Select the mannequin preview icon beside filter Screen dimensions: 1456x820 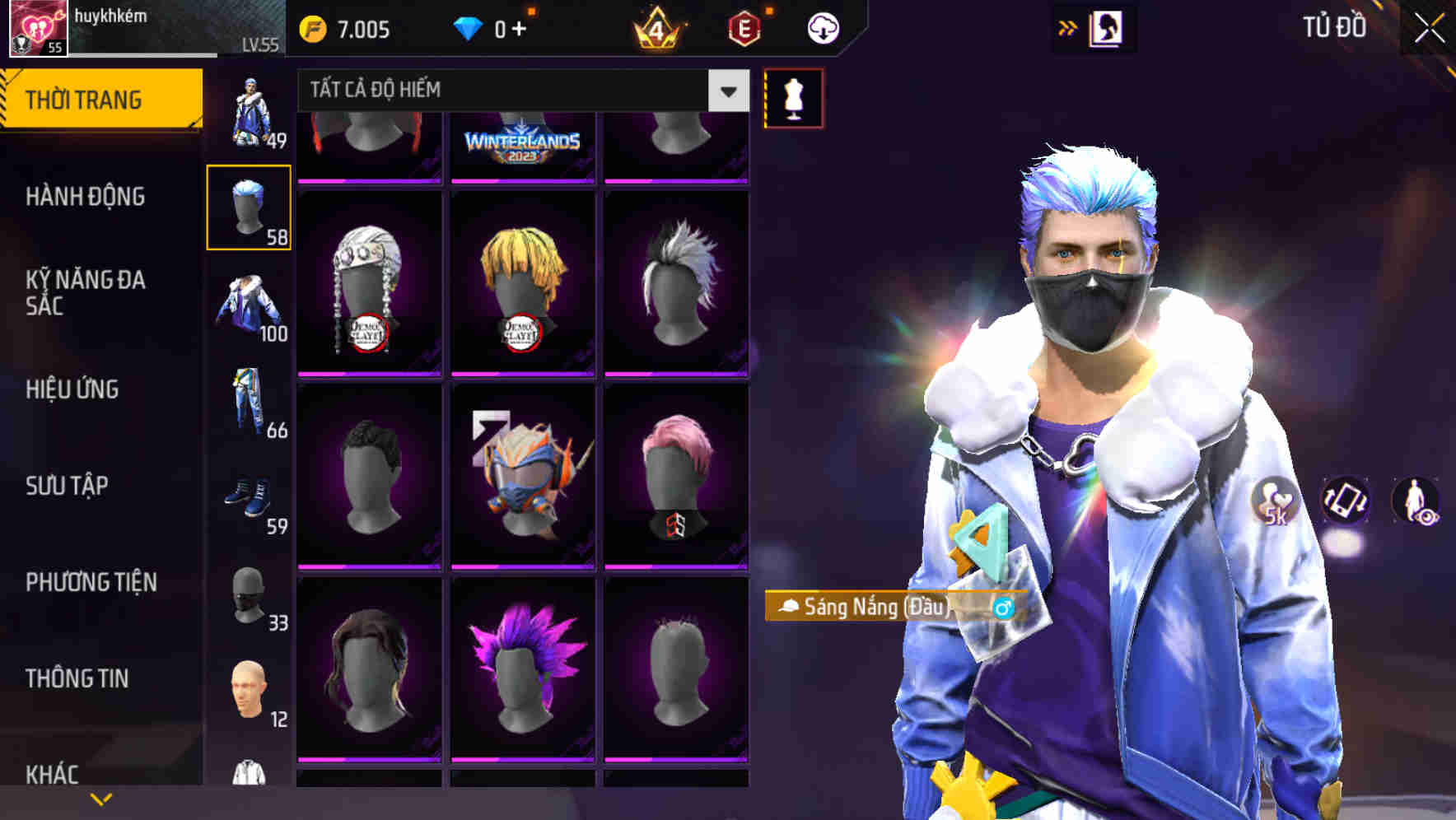[x=793, y=98]
